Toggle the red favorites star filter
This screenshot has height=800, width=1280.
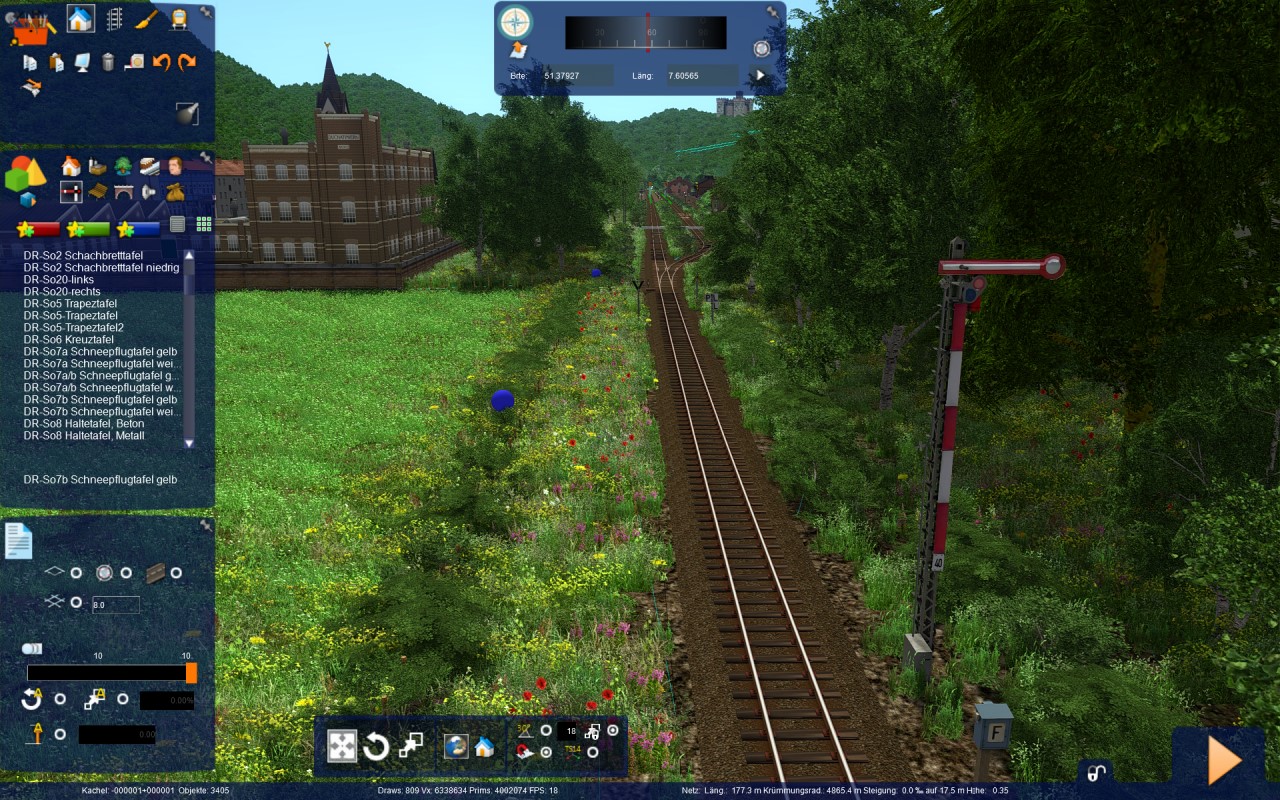pos(40,229)
